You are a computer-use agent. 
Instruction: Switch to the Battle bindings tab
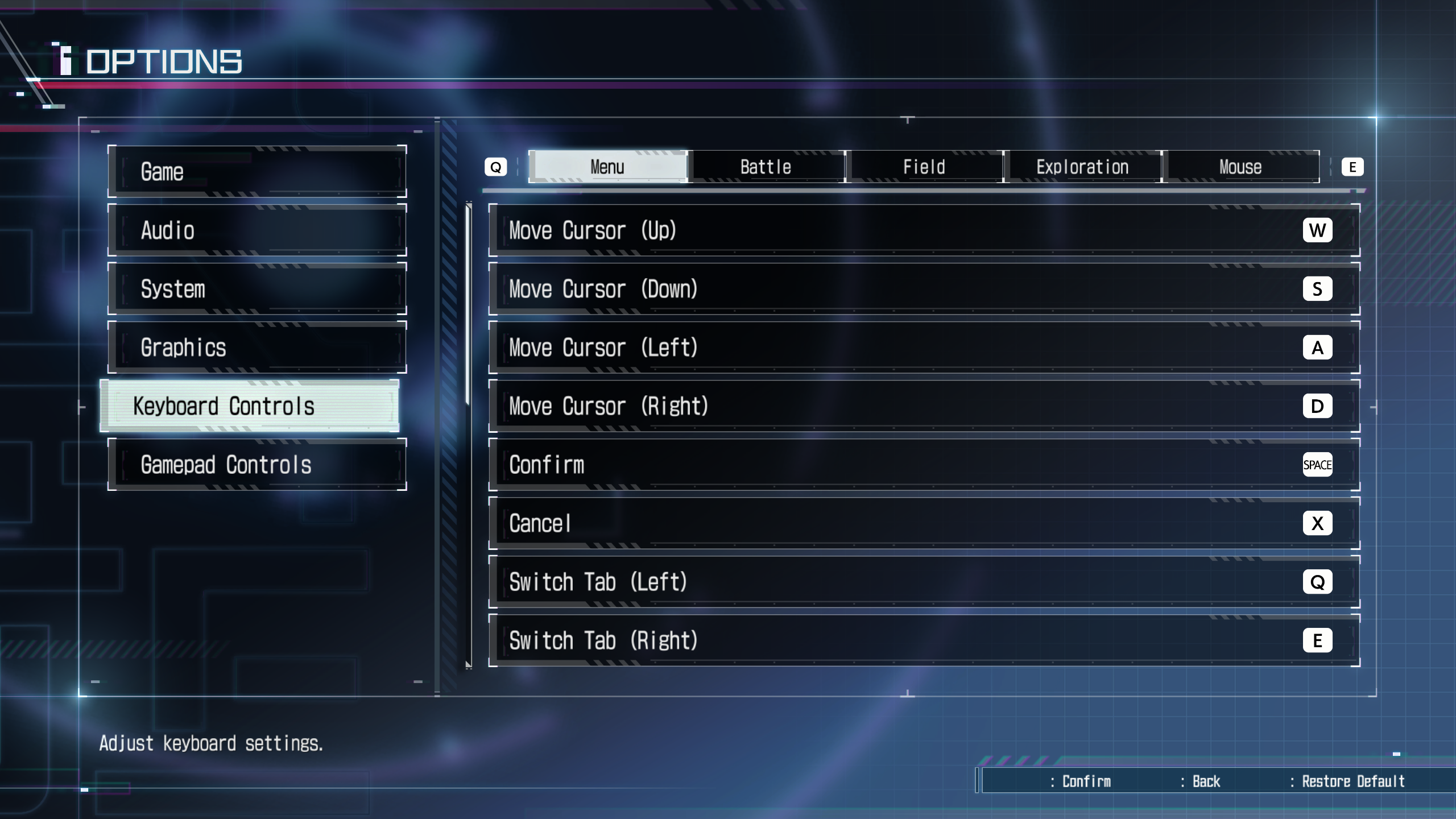[766, 167]
